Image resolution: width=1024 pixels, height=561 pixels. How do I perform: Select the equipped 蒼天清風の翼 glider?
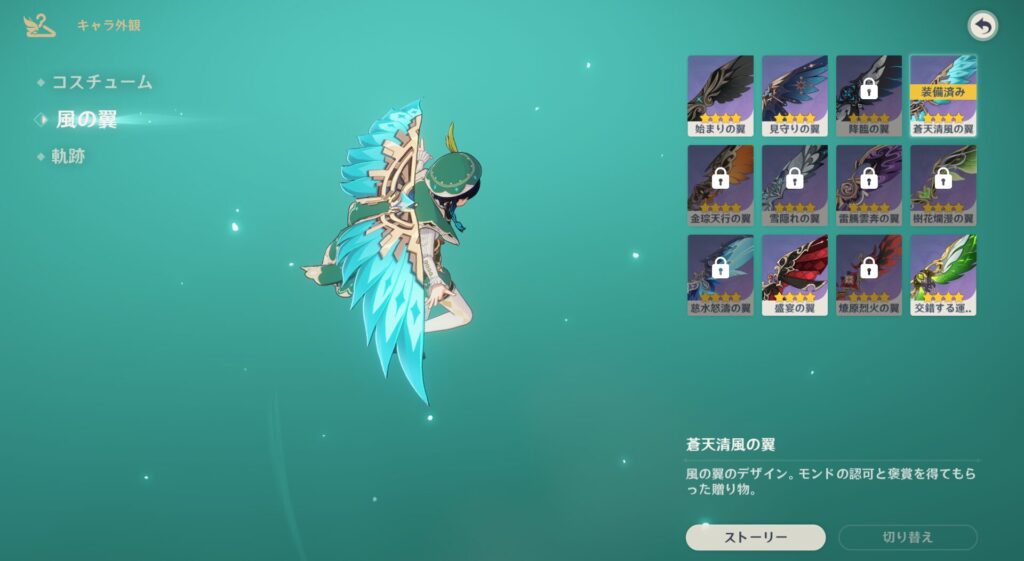coord(943,95)
